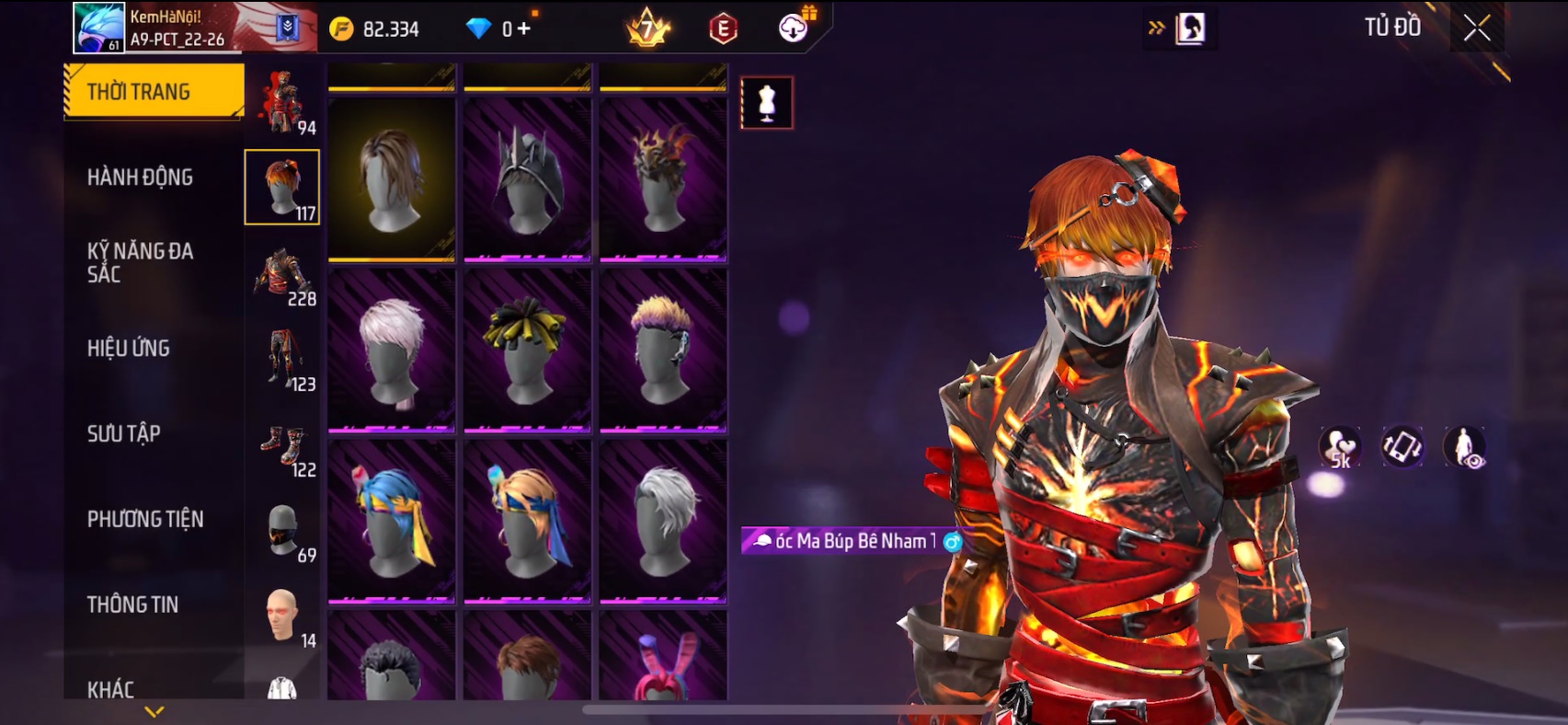Choose the blue hair with yellow bandana
Viewport: 1568px width, 725px height.
[392, 521]
